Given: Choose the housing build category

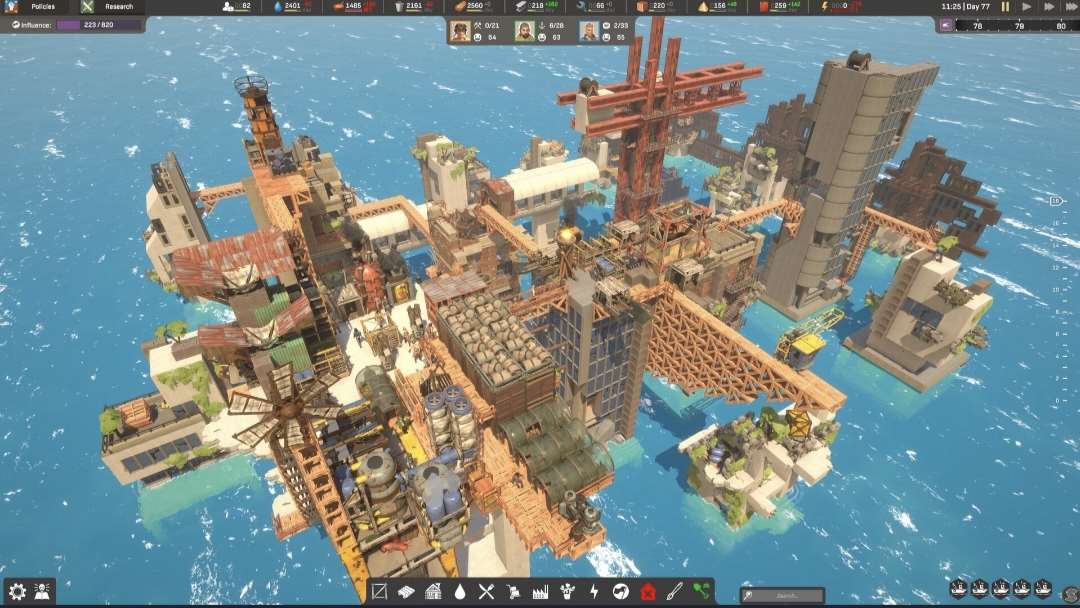Looking at the screenshot, I should coord(433,591).
